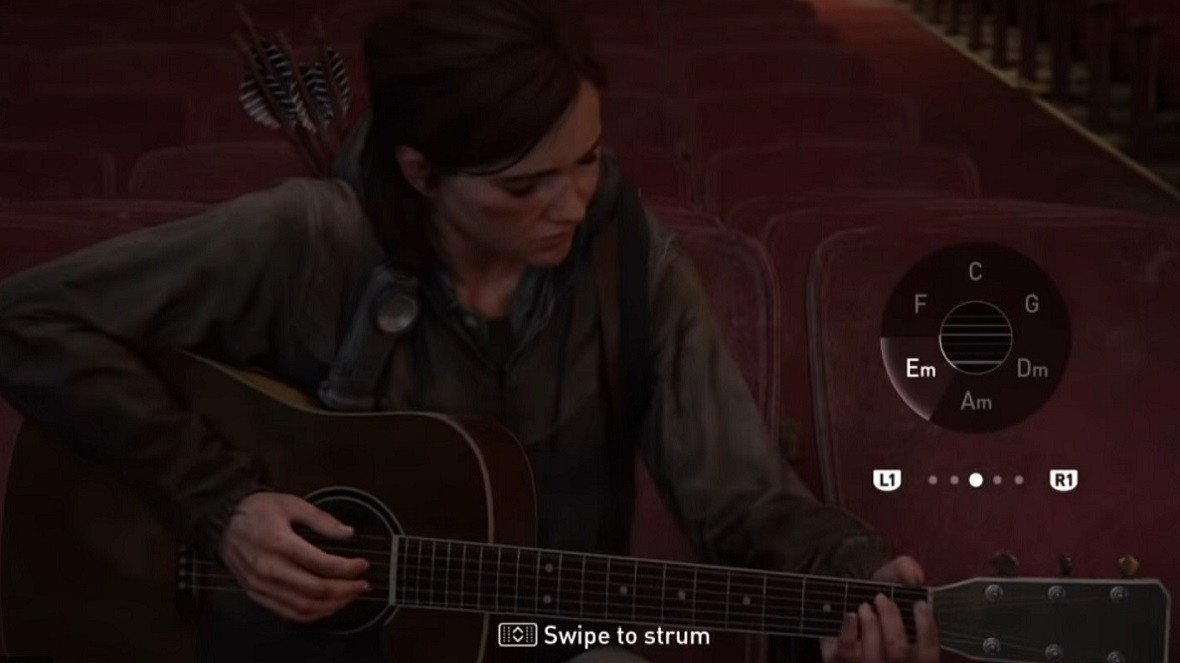The image size is (1180, 663).
Task: Pick the Dm chord on the wheel
Action: click(1032, 369)
